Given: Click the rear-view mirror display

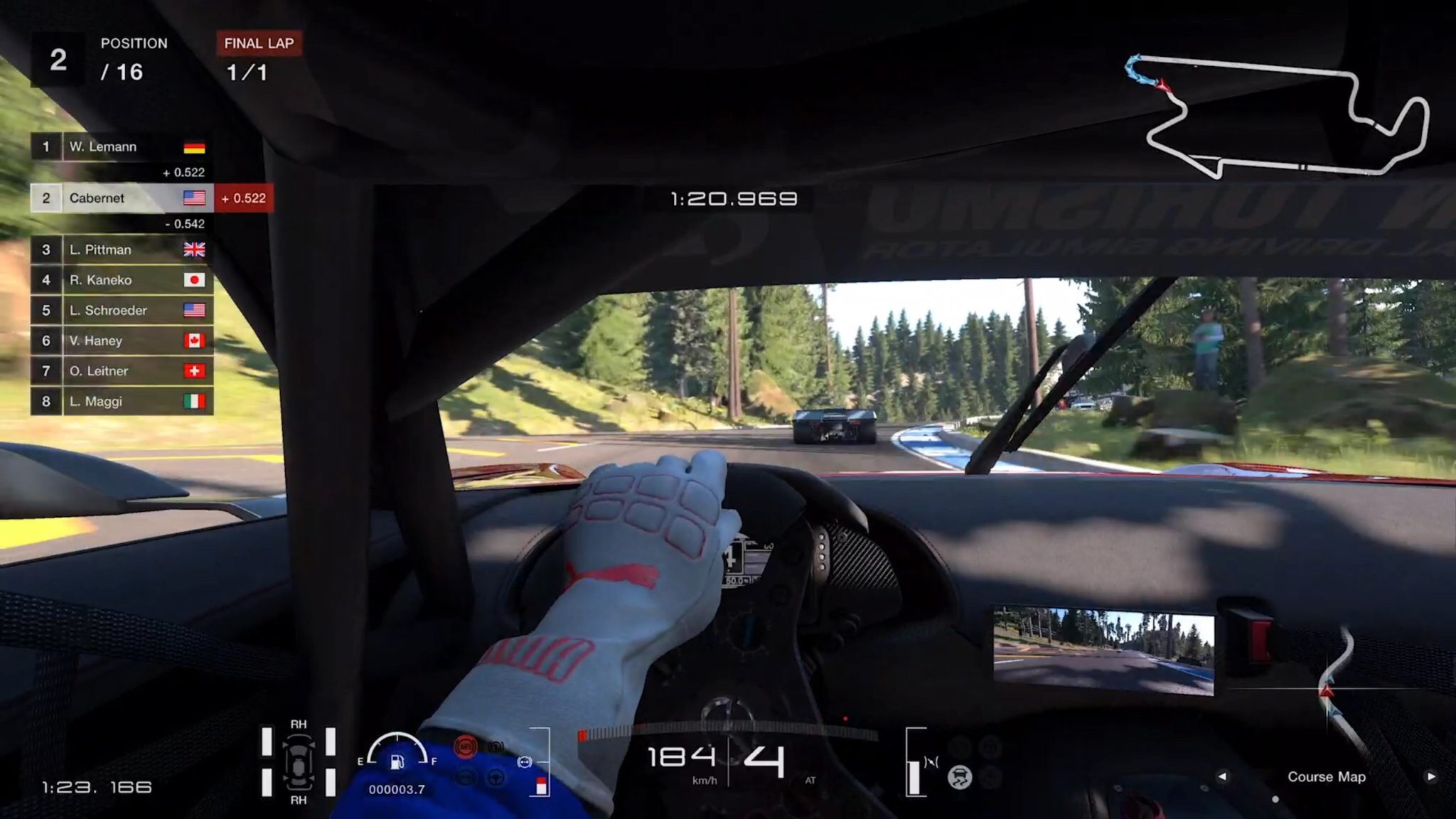Looking at the screenshot, I should (1103, 650).
